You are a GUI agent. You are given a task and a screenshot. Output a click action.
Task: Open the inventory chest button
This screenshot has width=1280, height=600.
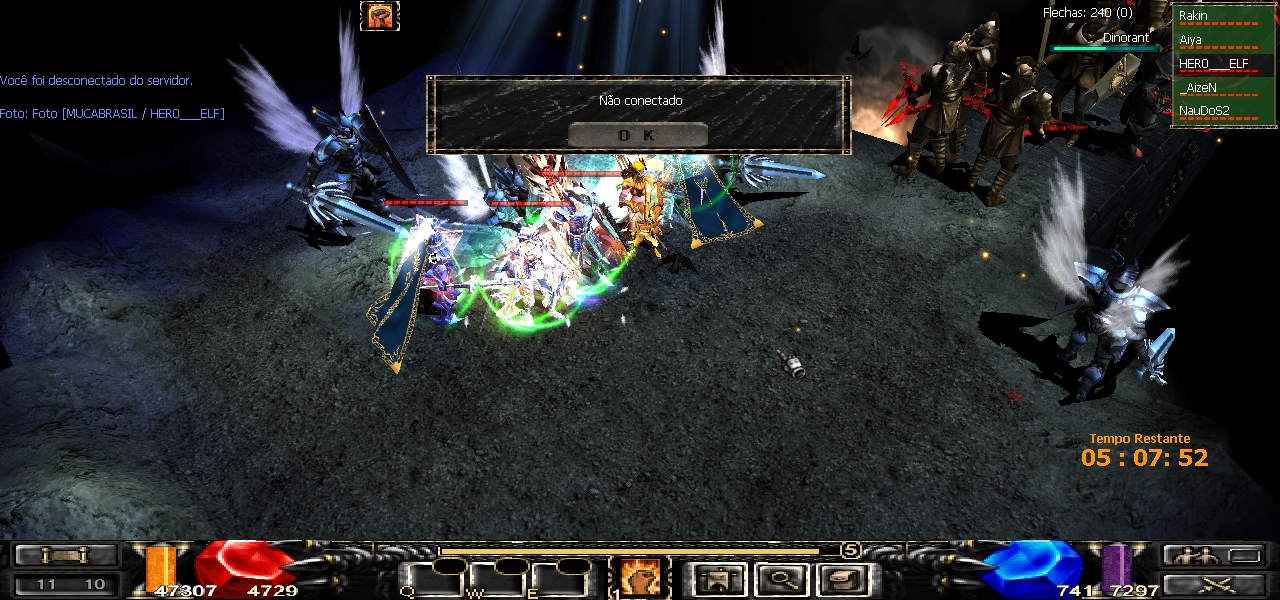pyautogui.click(x=838, y=578)
